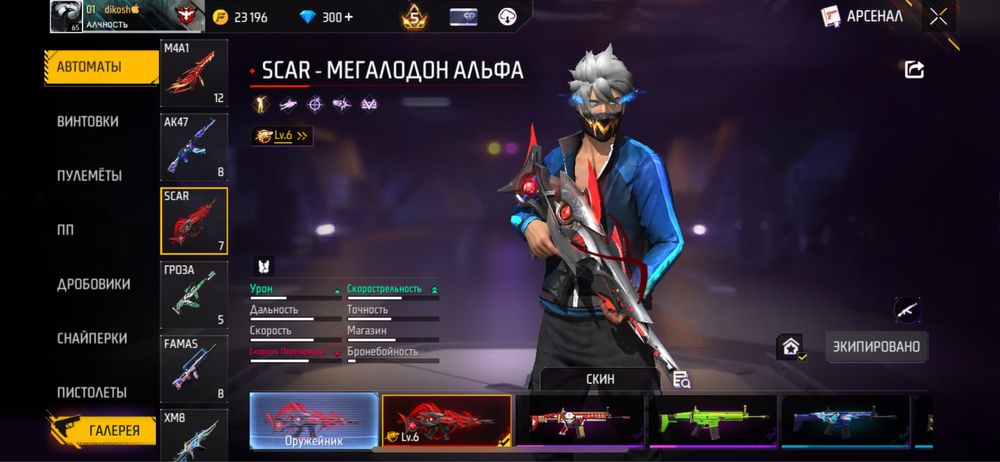
Task: Open the ГАЛЕРЕЯ button
Action: [103, 431]
